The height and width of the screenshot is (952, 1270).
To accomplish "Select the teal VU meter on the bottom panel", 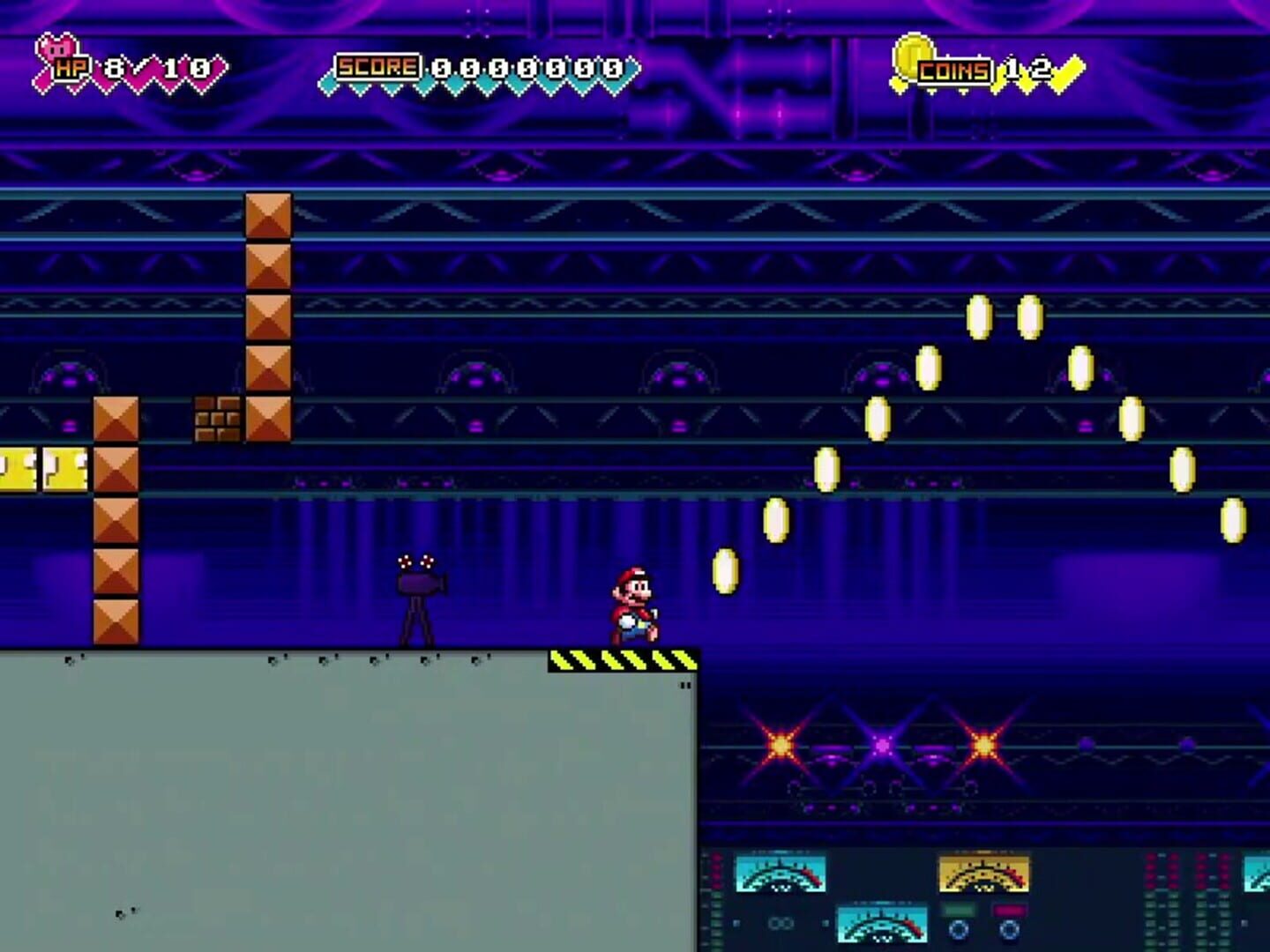I will coord(882,926).
